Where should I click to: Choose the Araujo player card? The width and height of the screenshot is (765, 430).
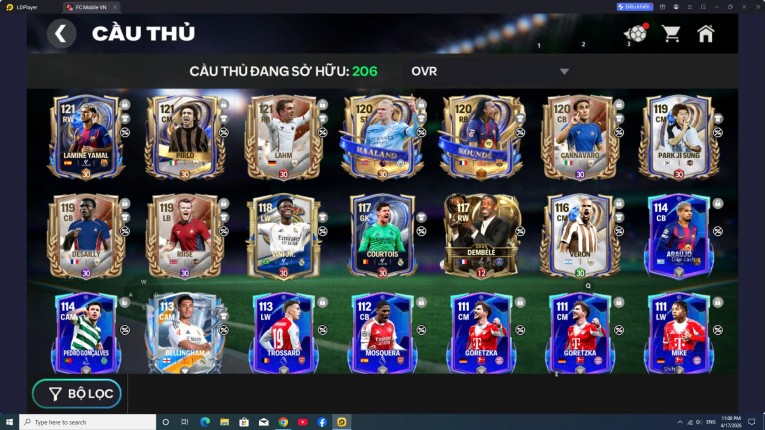point(677,236)
